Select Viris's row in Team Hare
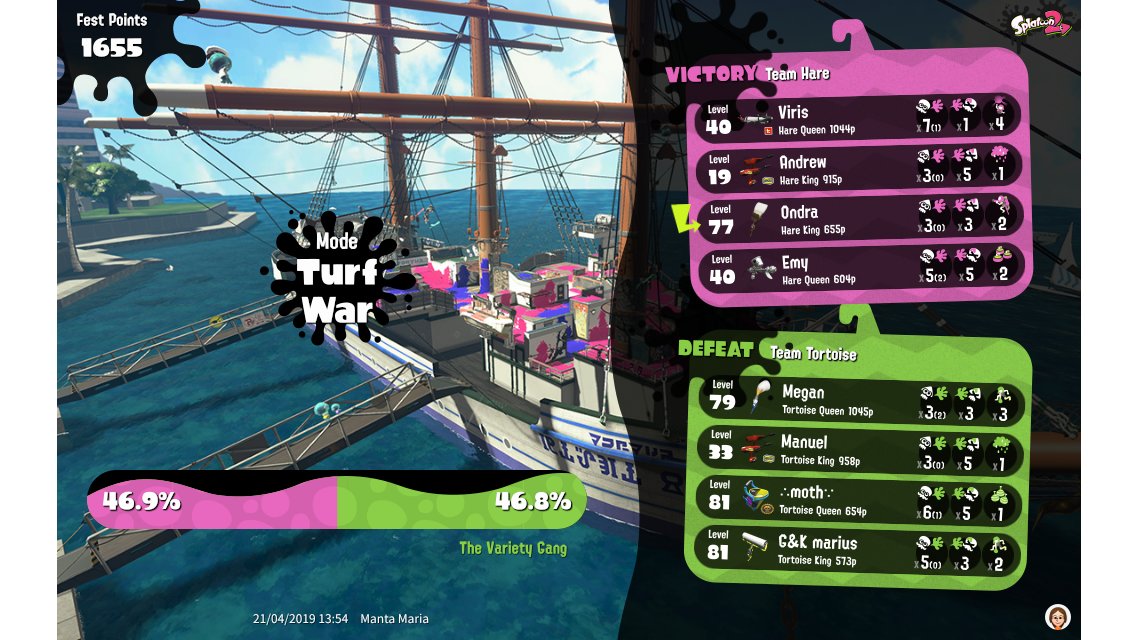This screenshot has height=640, width=1138. coord(858,118)
